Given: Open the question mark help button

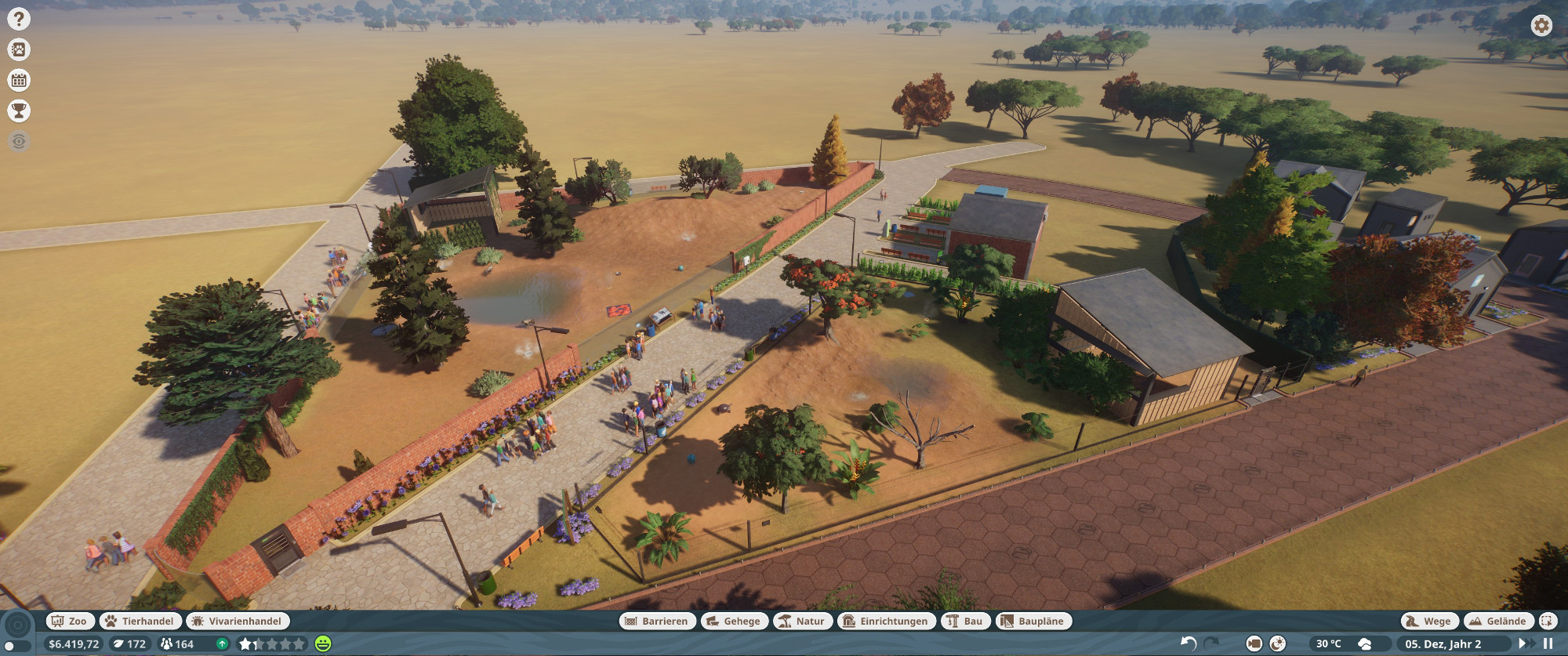Looking at the screenshot, I should (x=18, y=19).
